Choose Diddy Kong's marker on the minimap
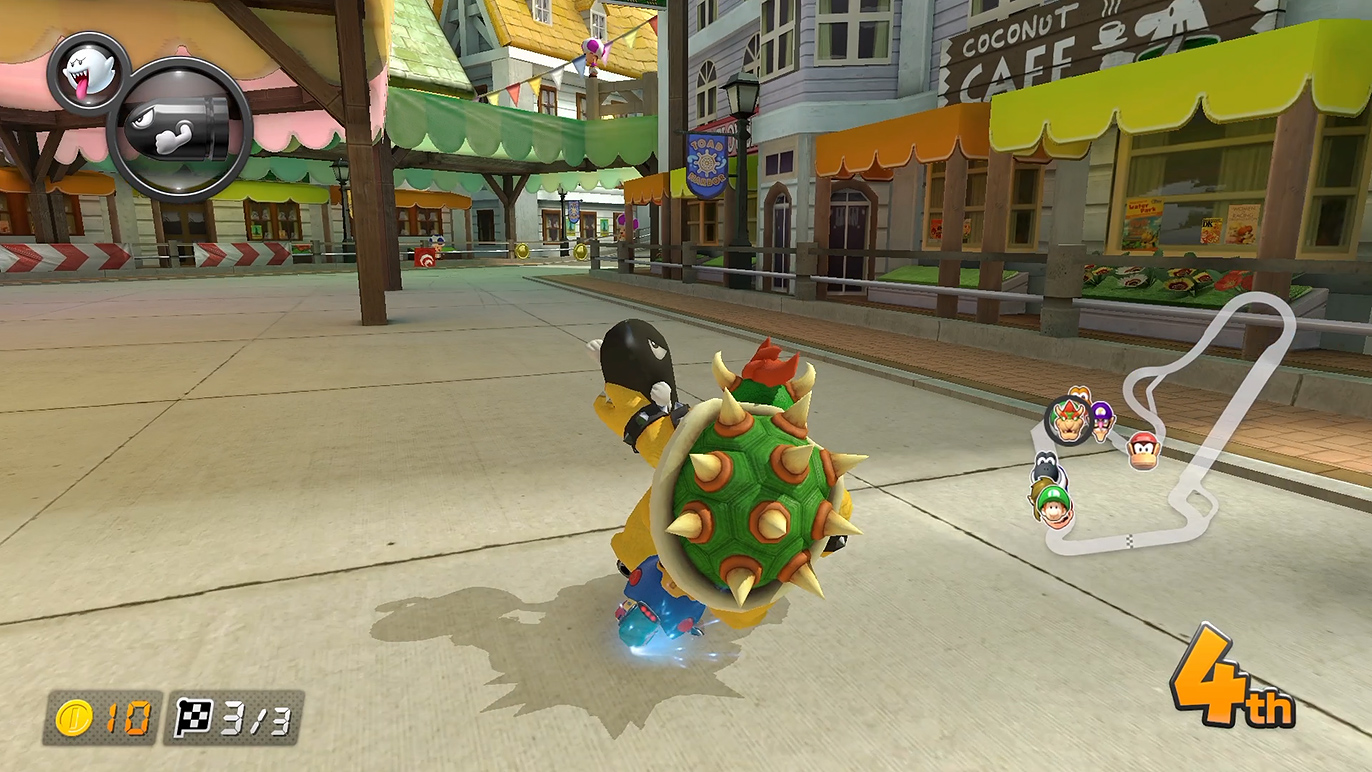The image size is (1372, 772). (1143, 450)
